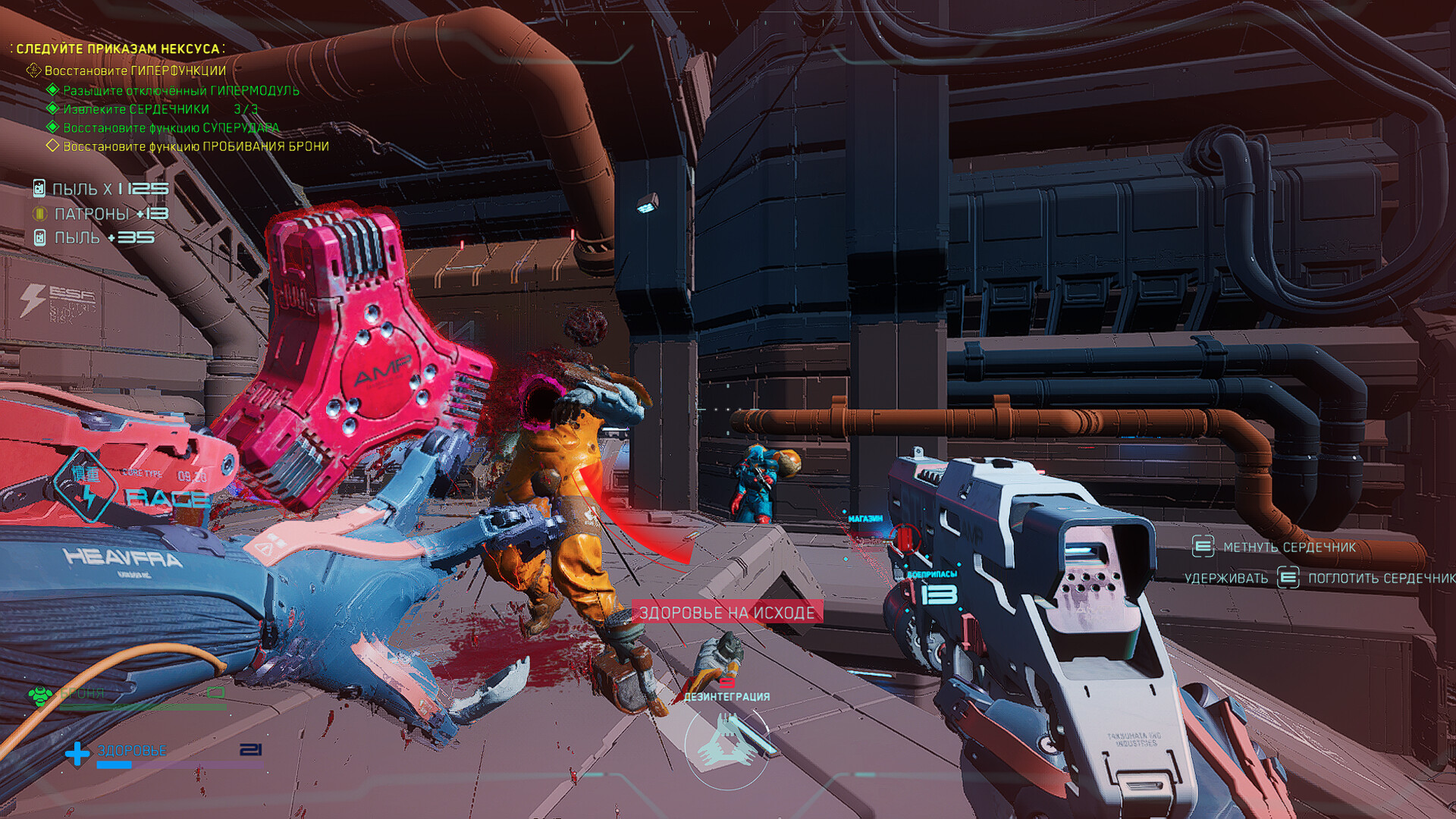Select the Разыщите отключённый ГИПЕРМОДУЛЬ sub-objective

pyautogui.click(x=180, y=90)
